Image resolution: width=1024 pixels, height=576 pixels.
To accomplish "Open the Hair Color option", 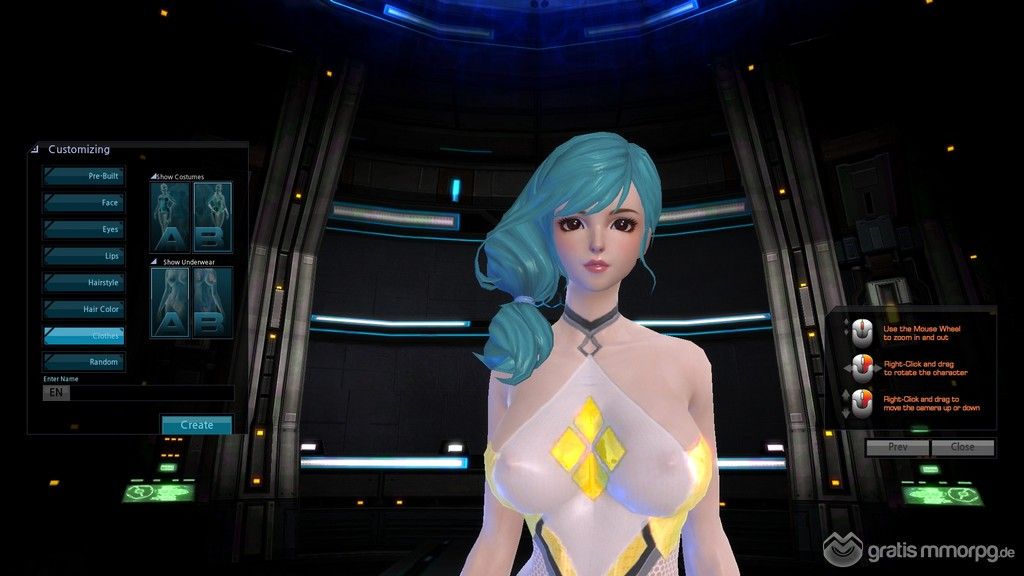I will pyautogui.click(x=84, y=309).
